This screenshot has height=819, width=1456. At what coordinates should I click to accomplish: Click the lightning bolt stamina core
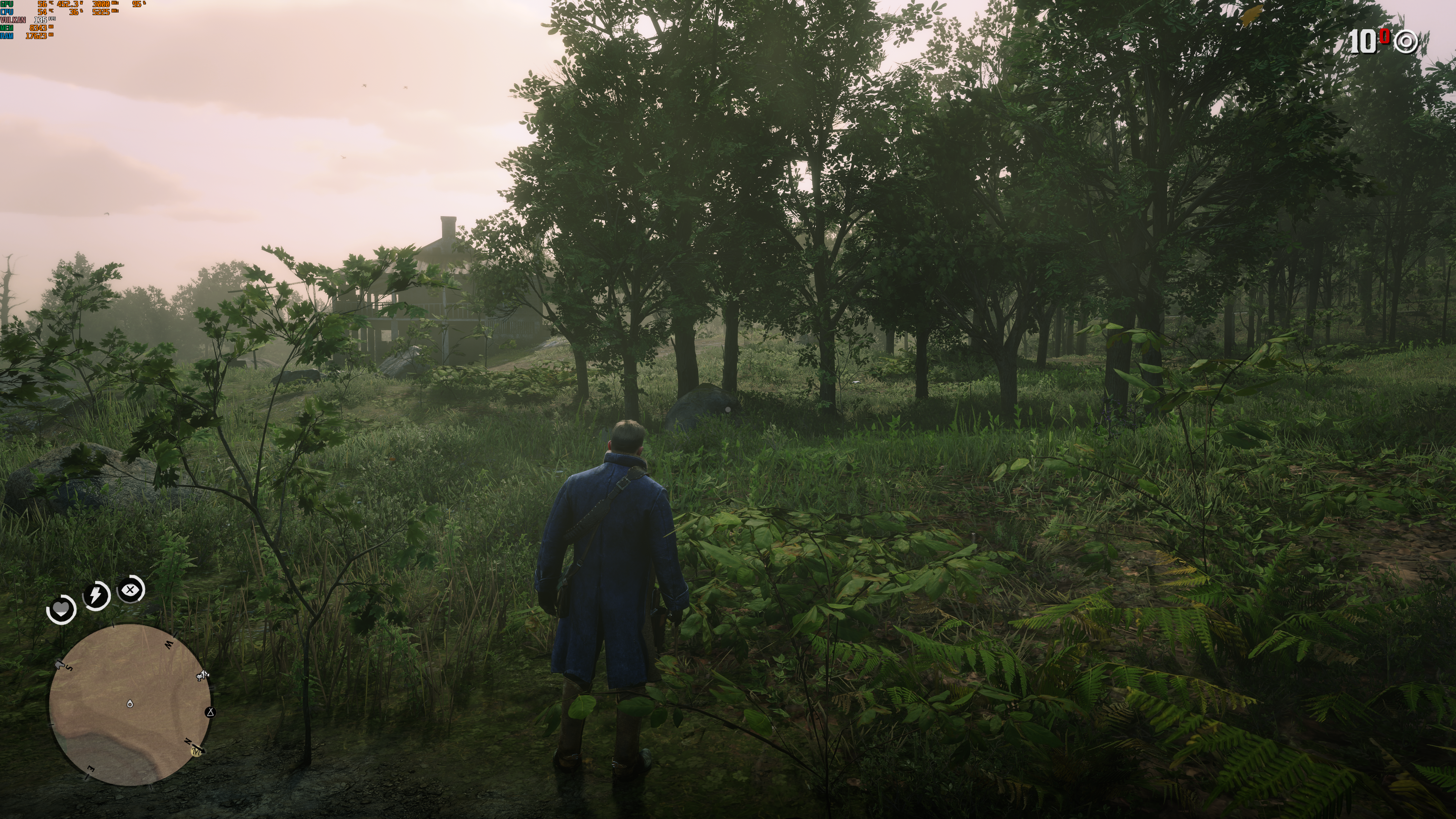coord(96,595)
